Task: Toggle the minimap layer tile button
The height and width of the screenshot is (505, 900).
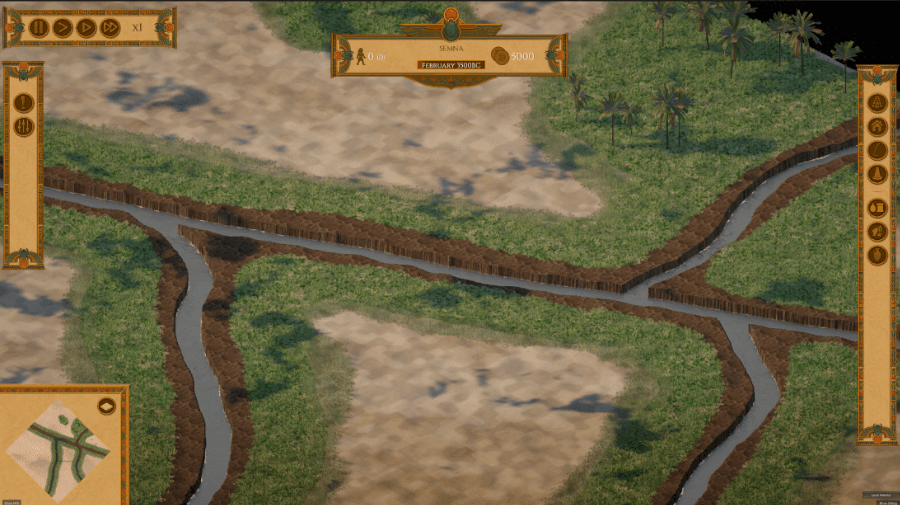Action: click(107, 406)
